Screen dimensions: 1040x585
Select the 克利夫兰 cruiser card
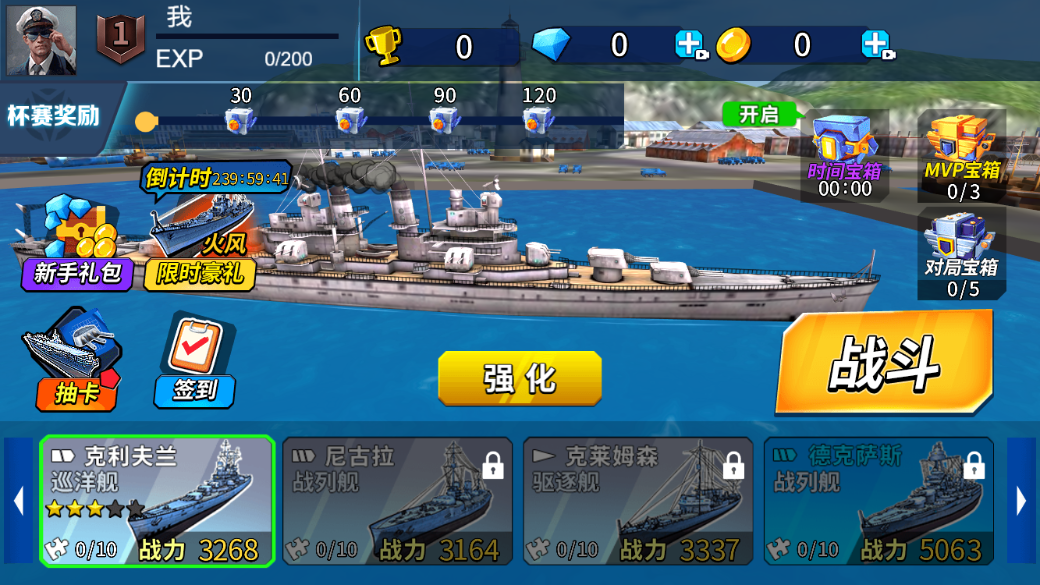(x=157, y=501)
